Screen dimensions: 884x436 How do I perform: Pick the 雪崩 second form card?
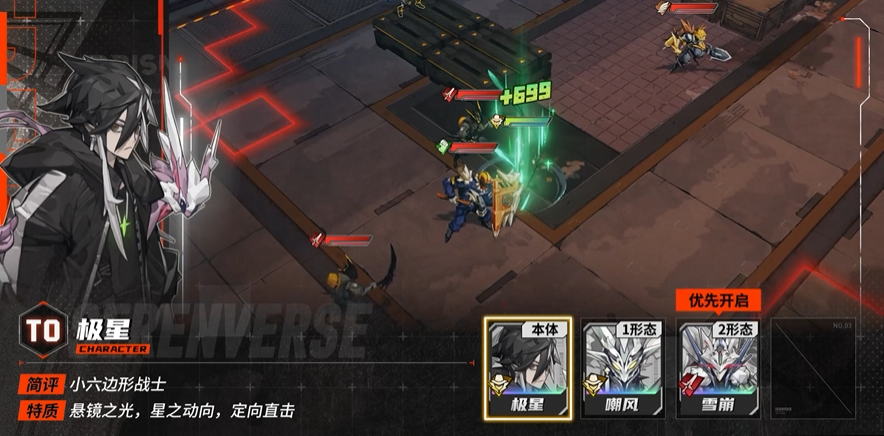719,367
